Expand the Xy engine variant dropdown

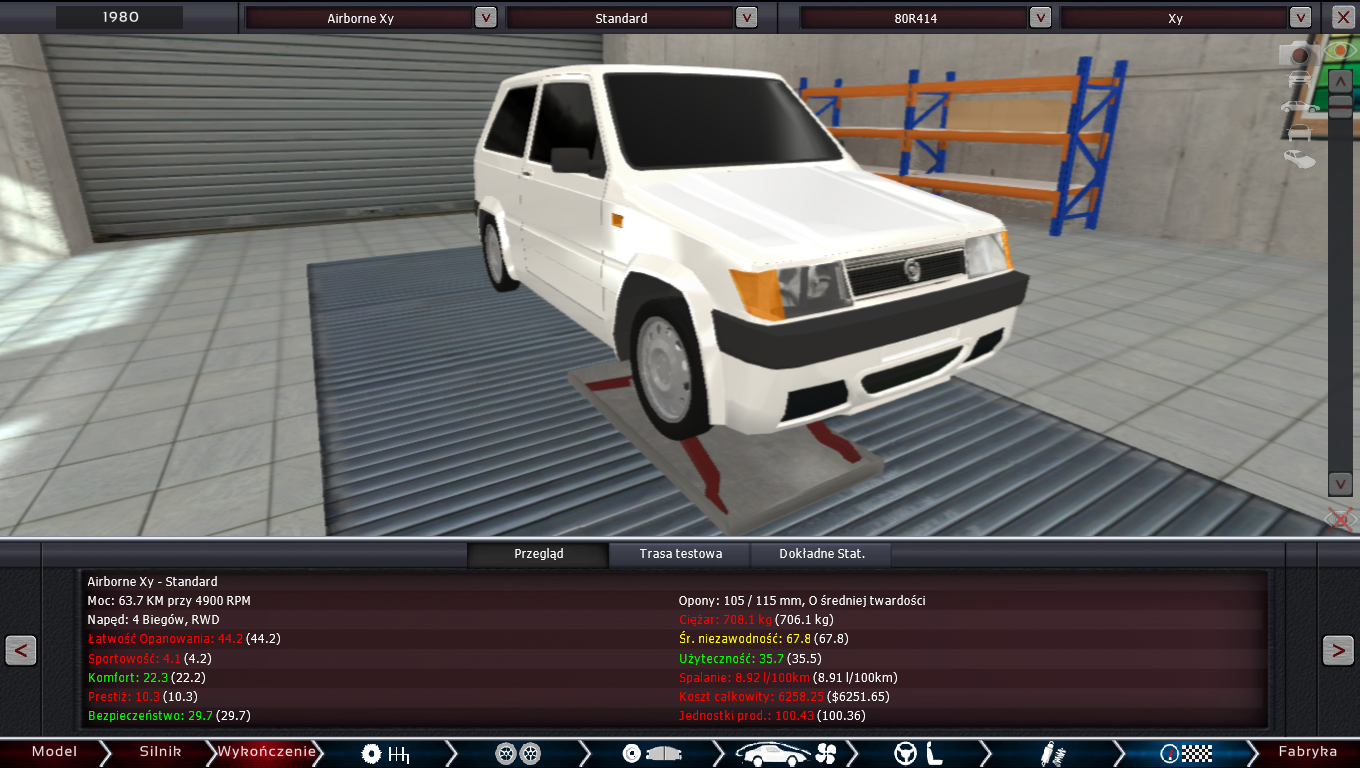[1300, 17]
